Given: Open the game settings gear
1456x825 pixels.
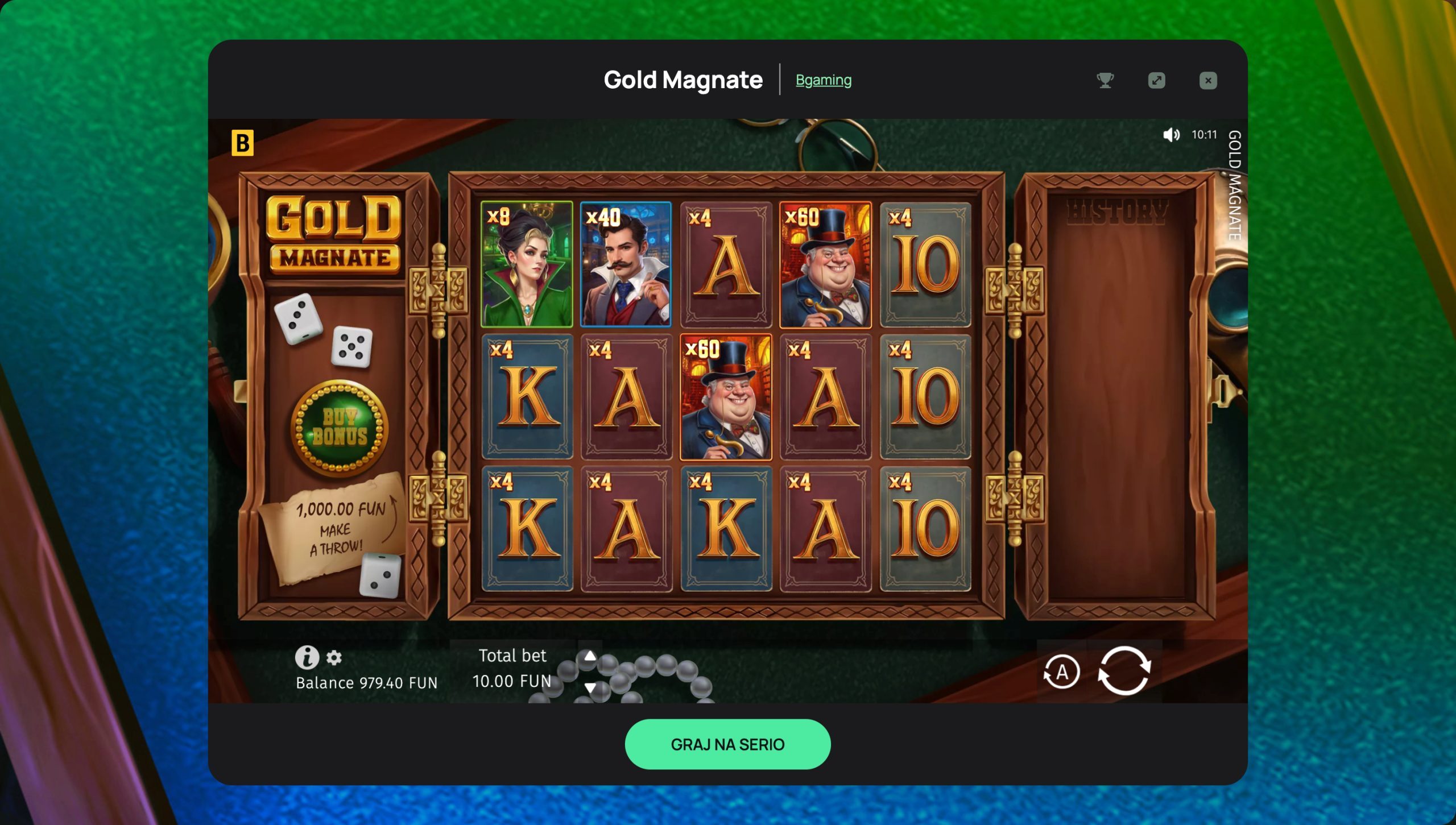Looking at the screenshot, I should tap(335, 658).
